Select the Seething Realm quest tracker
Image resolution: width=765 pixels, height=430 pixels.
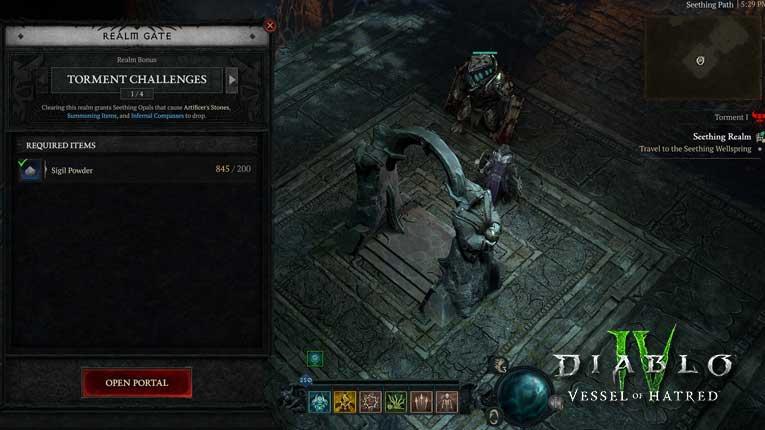click(x=722, y=137)
